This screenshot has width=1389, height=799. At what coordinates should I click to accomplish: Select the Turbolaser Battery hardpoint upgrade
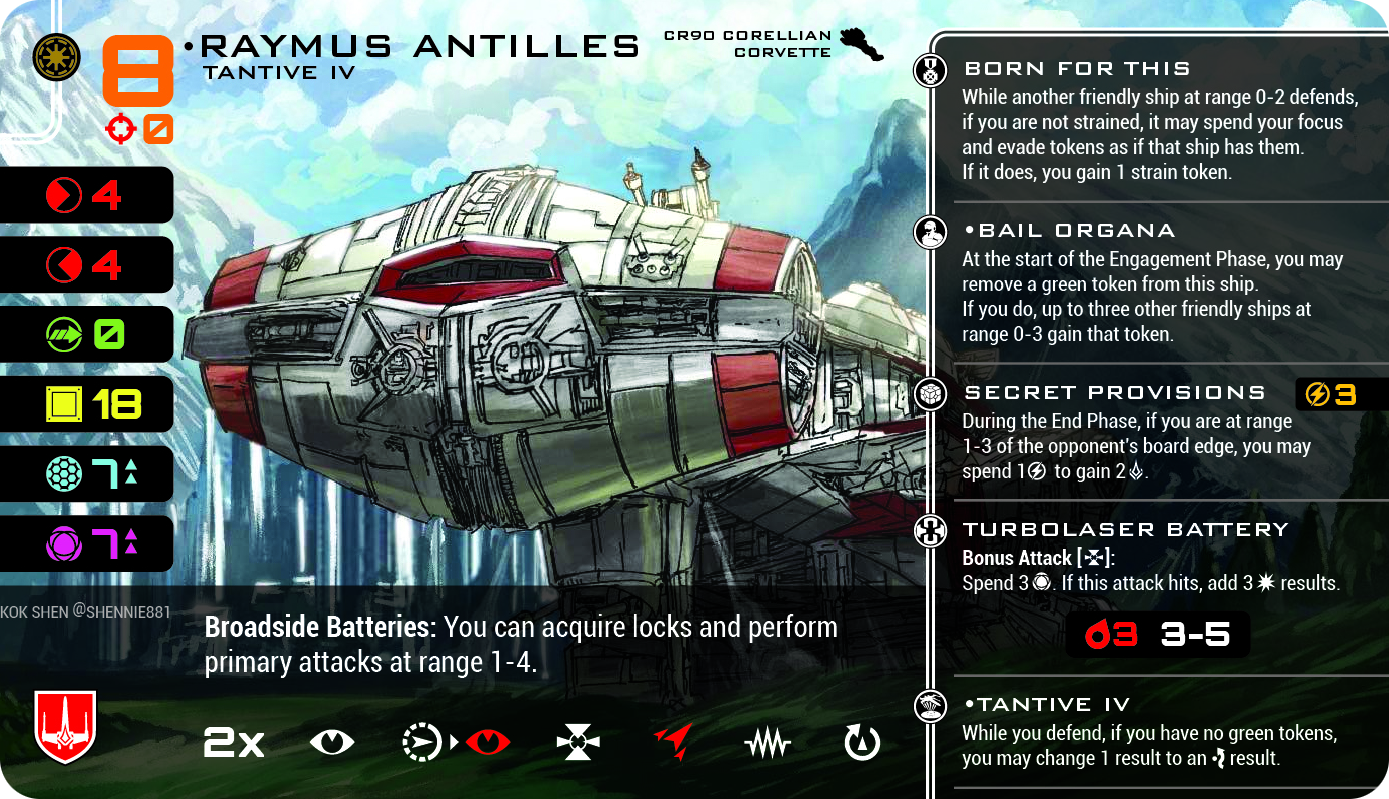tap(1125, 530)
